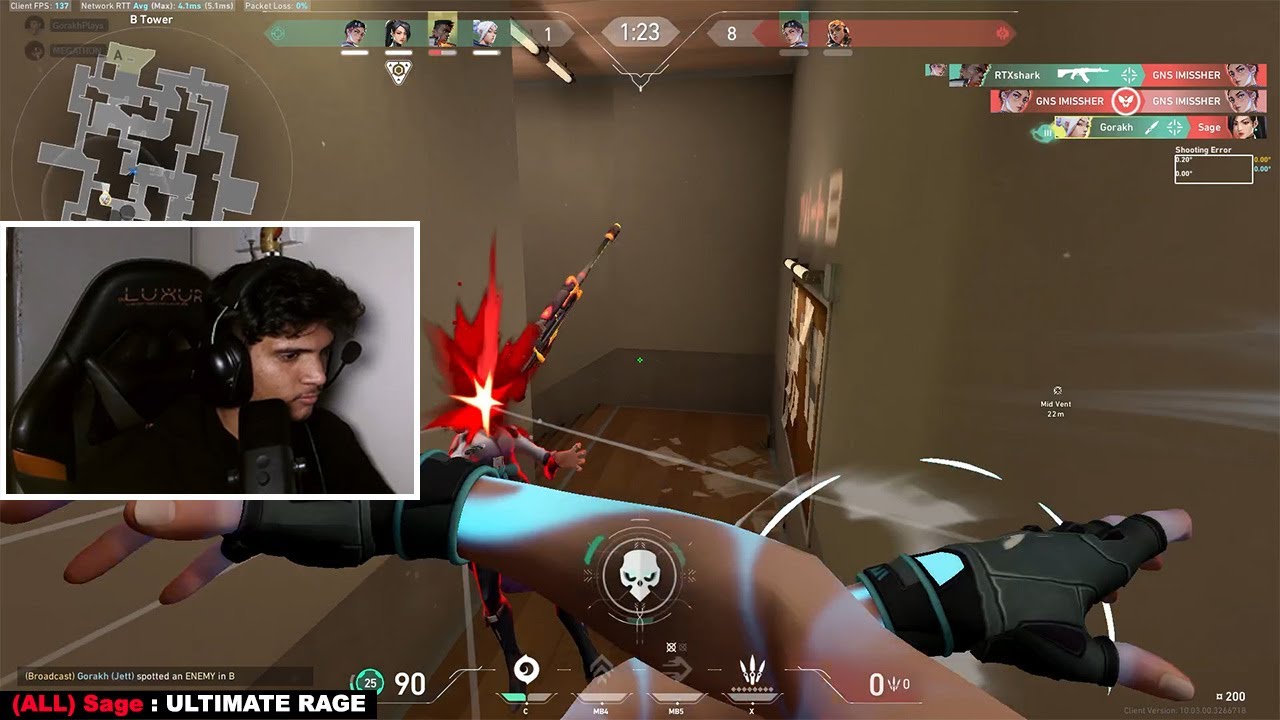Select Sage's portrait in the top team bar
This screenshot has height=720, width=1280.
coord(399,32)
